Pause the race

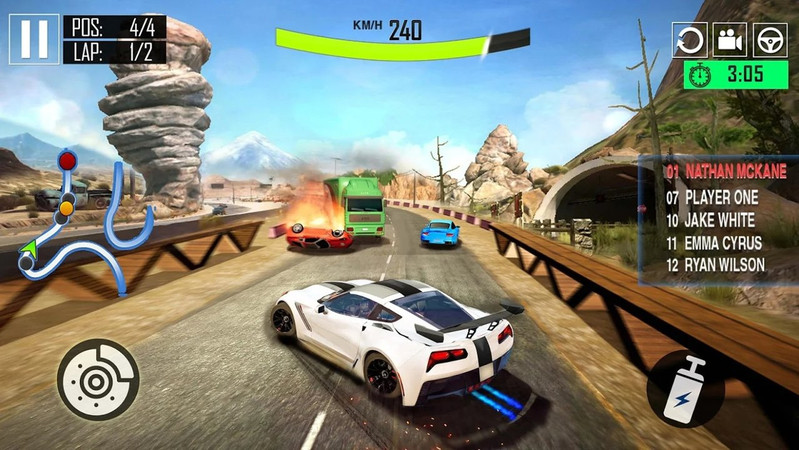pyautogui.click(x=33, y=38)
